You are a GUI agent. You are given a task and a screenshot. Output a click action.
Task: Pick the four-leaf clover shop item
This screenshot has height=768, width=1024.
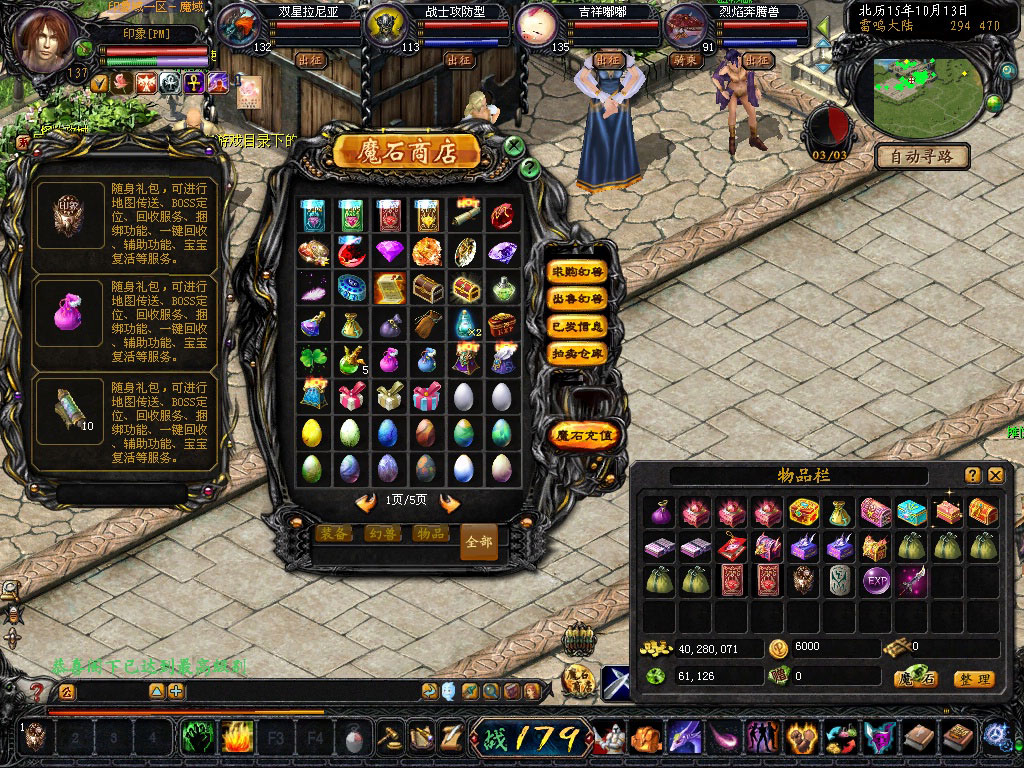click(312, 358)
